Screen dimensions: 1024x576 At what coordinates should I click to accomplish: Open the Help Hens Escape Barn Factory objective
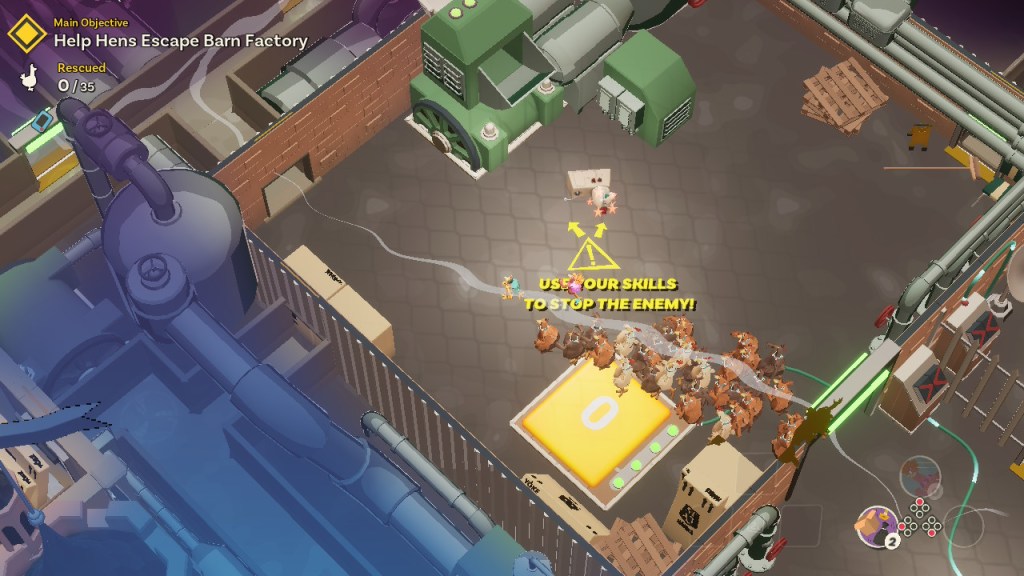[x=180, y=41]
